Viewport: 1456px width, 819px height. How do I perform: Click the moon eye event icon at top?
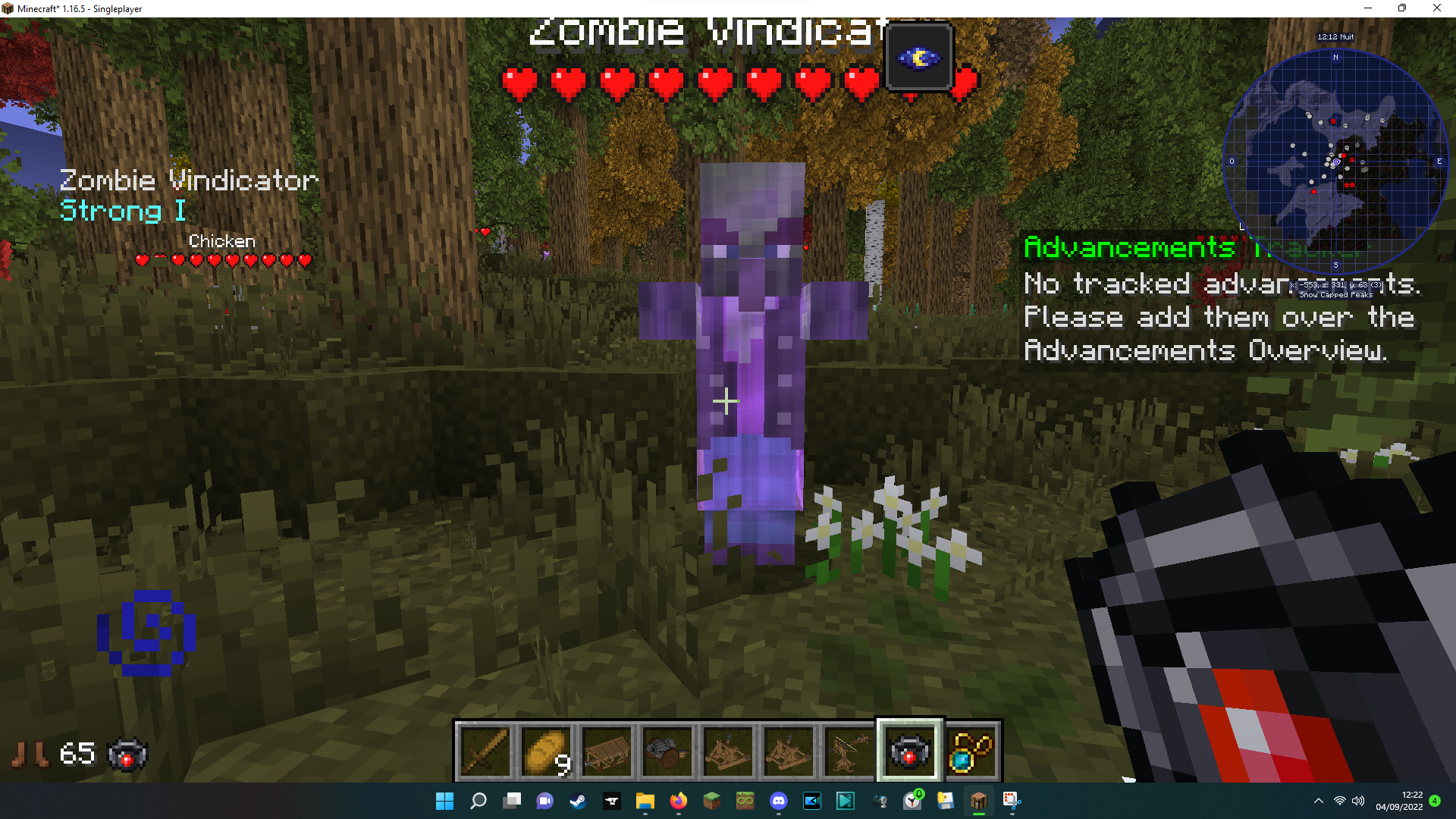918,57
